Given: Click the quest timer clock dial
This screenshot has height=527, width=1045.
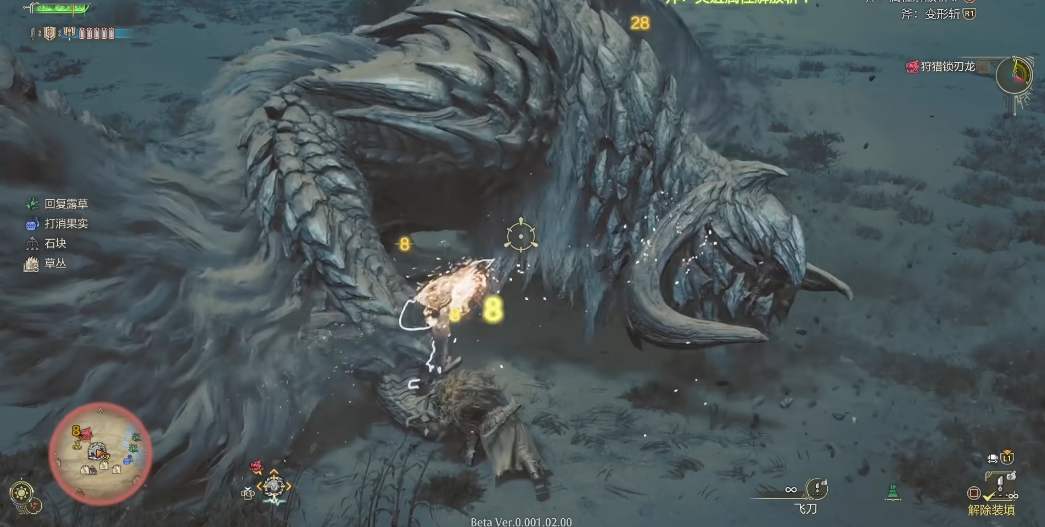Looking at the screenshot, I should point(1017,74).
